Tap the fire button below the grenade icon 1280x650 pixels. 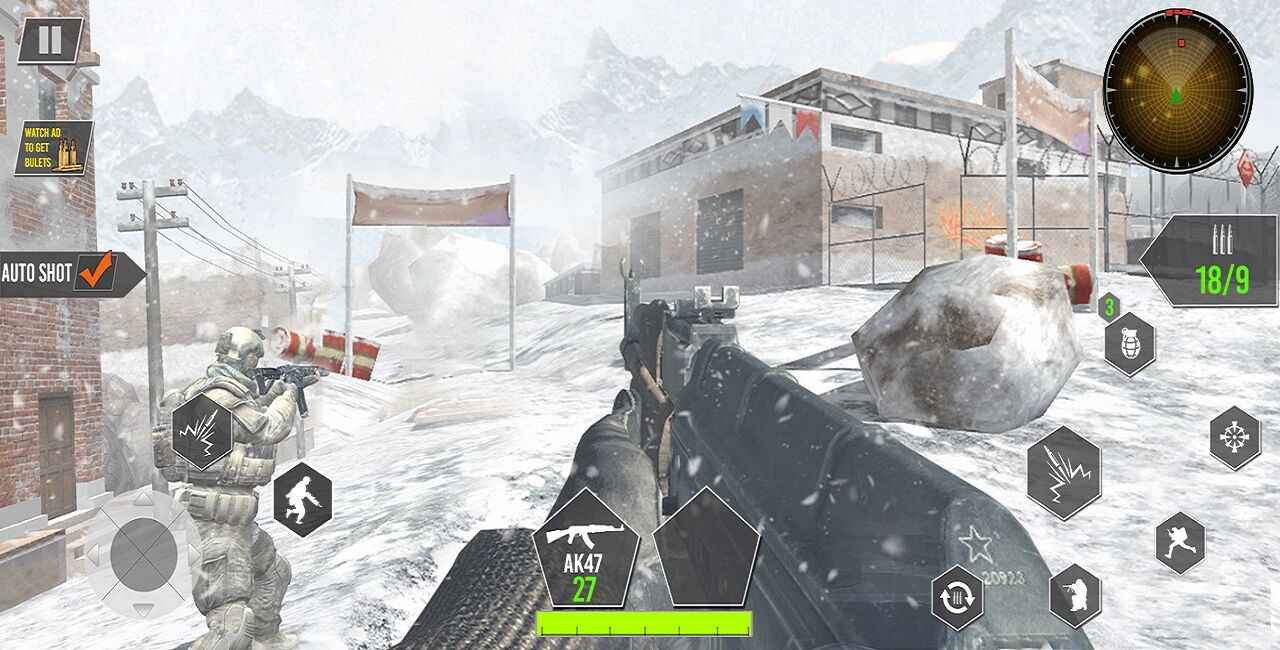point(1064,472)
